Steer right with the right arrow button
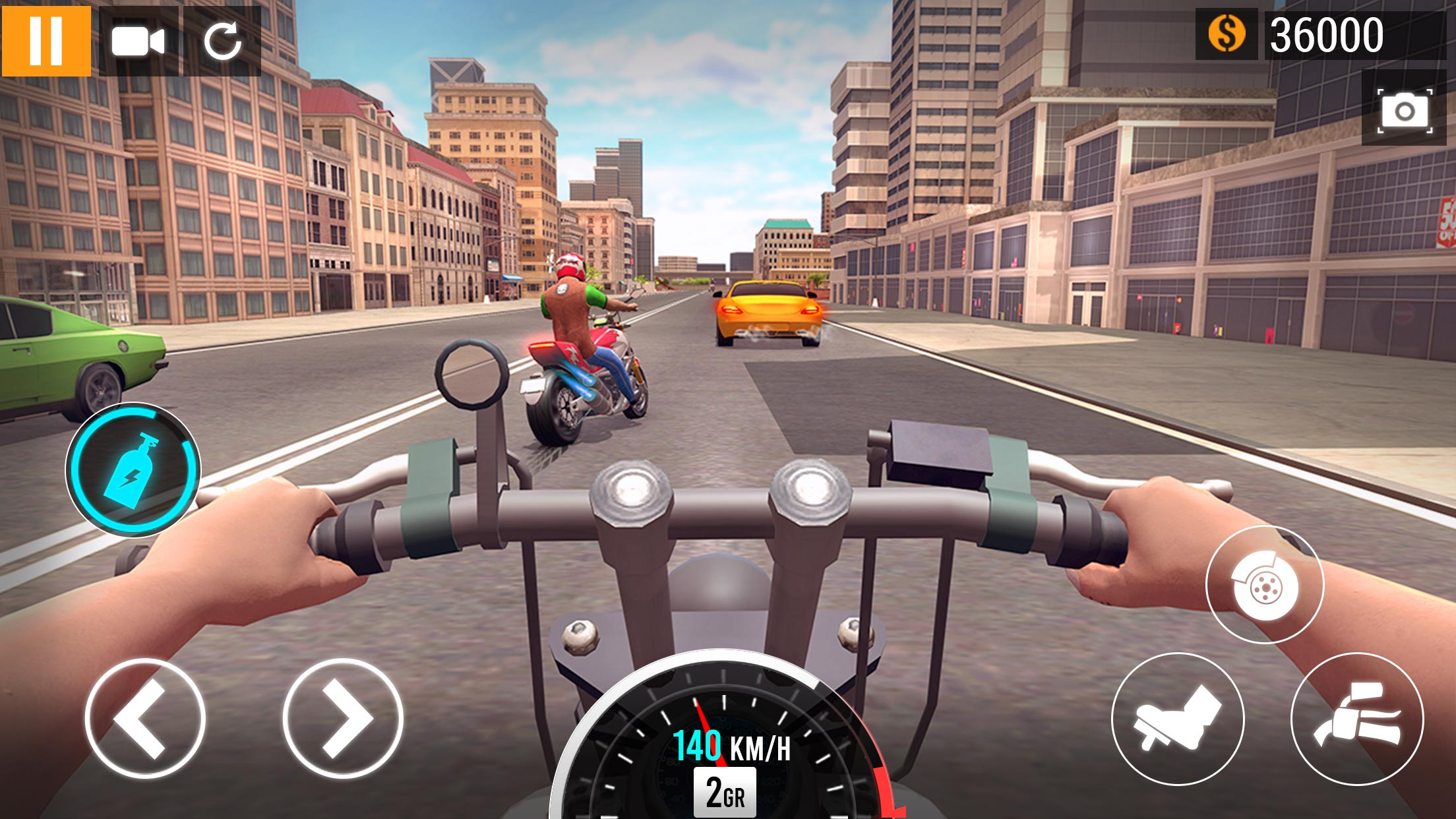The height and width of the screenshot is (819, 1456). (x=343, y=718)
